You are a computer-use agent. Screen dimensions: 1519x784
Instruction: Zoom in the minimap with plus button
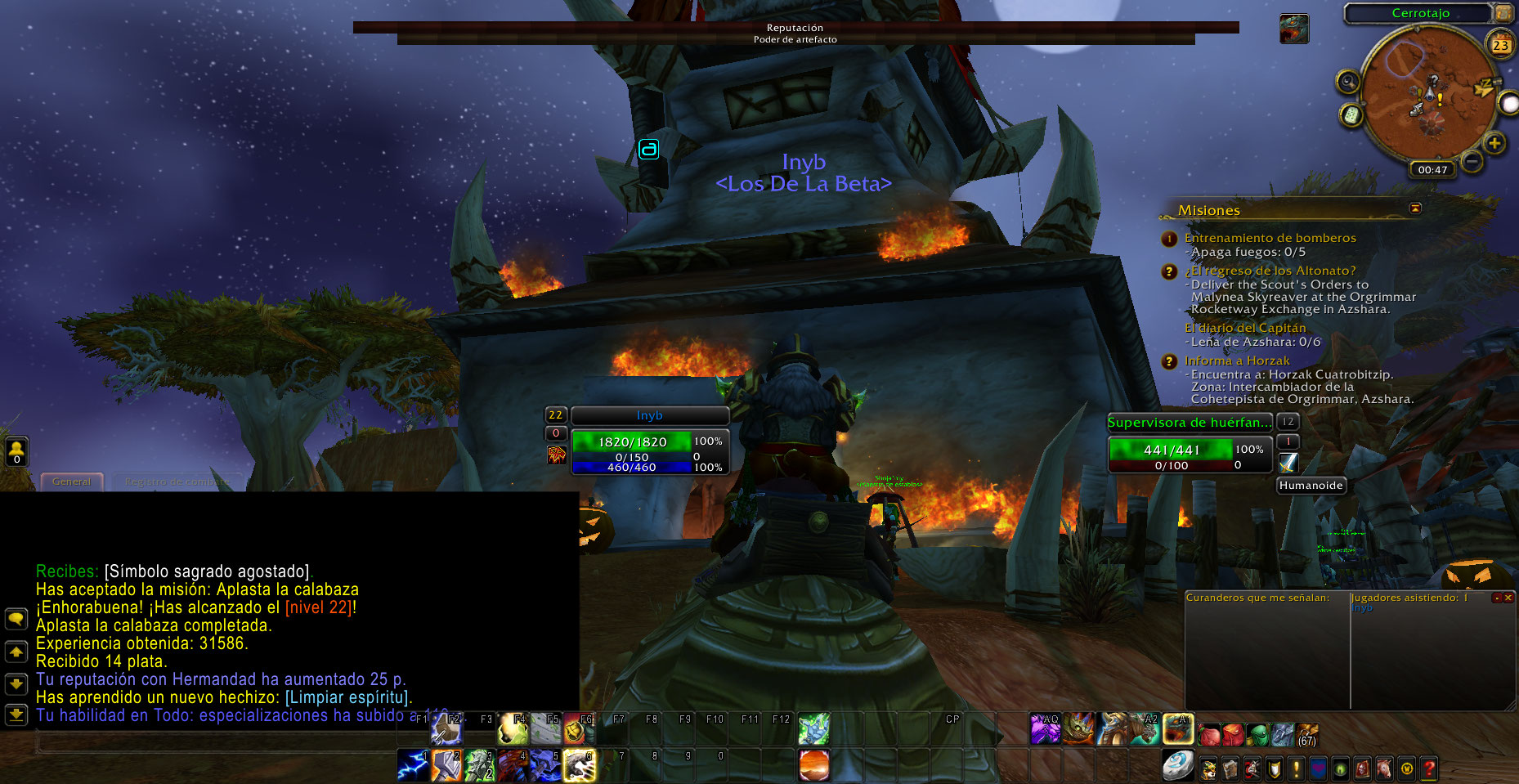(x=1494, y=144)
